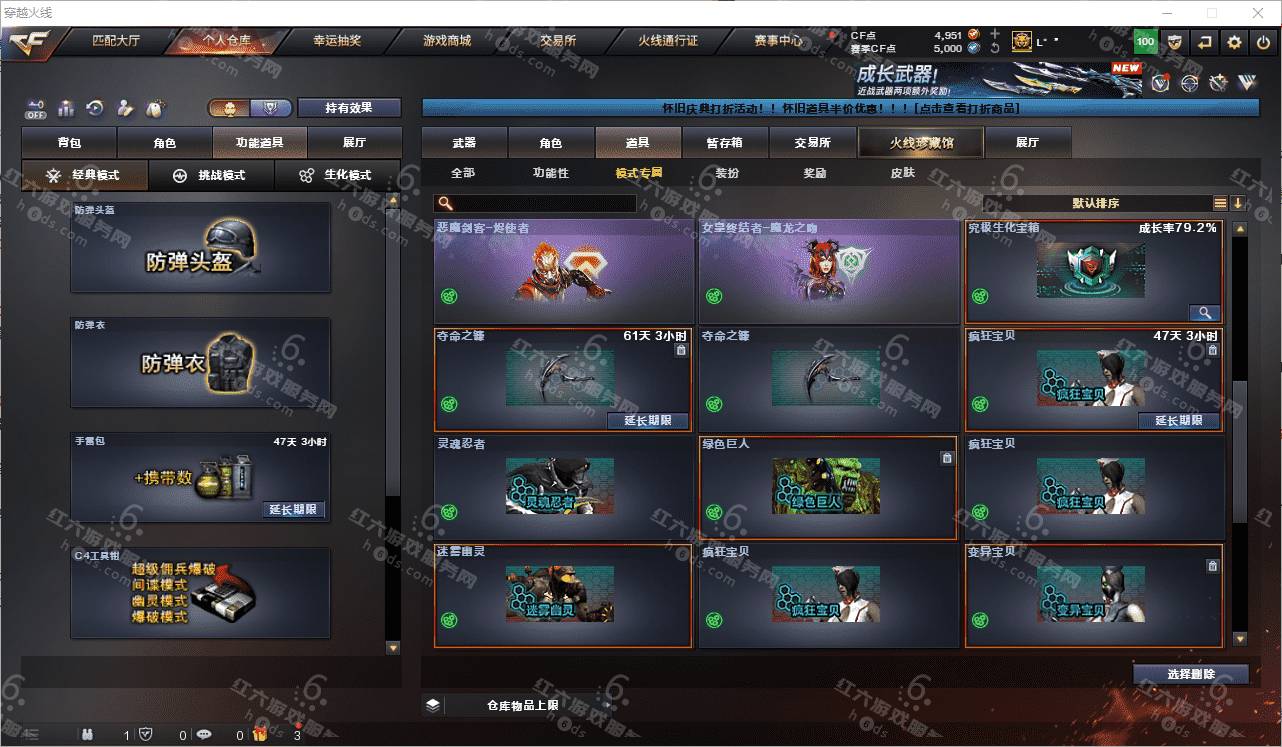
Task: Switch to the 生化模式 biochemical mode tab
Action: pos(336,176)
